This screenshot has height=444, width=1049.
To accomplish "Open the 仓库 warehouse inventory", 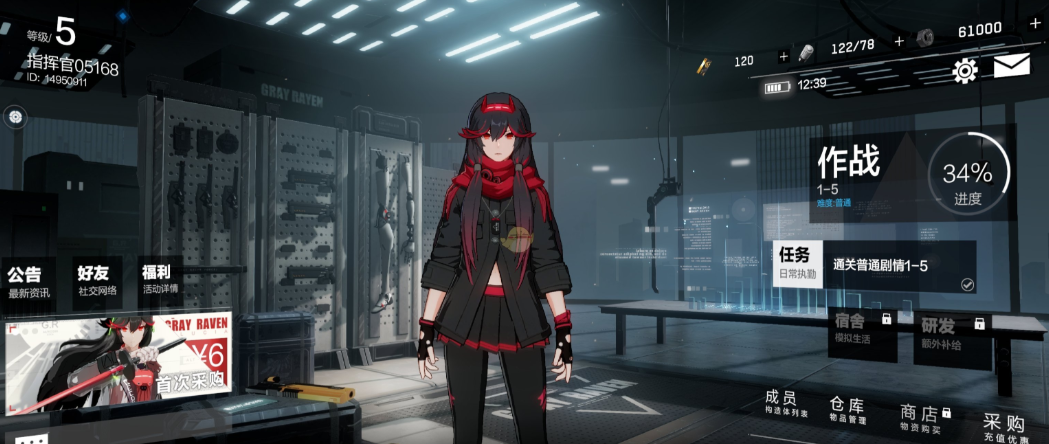I will pos(846,409).
